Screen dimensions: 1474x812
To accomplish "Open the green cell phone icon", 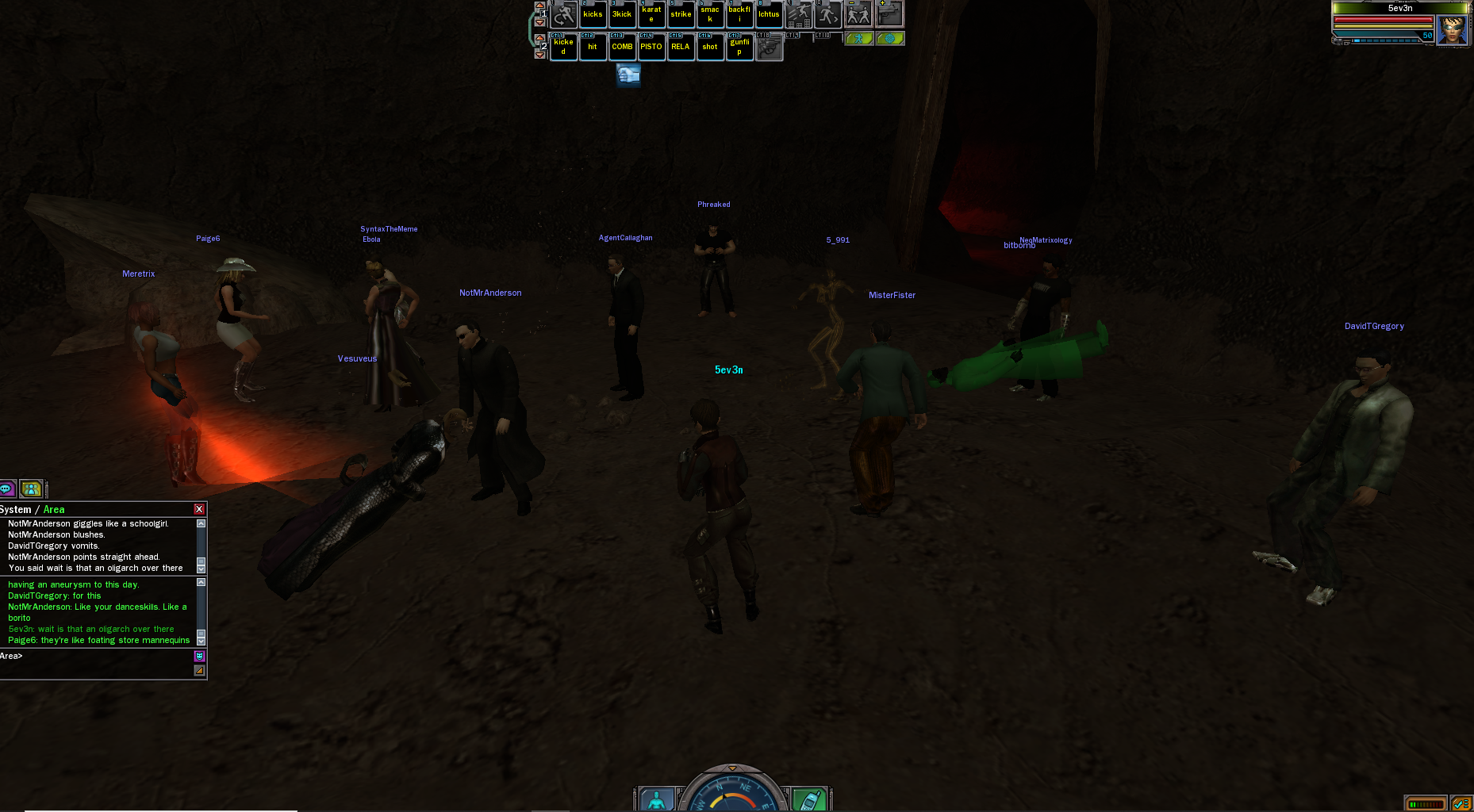I will (x=808, y=800).
